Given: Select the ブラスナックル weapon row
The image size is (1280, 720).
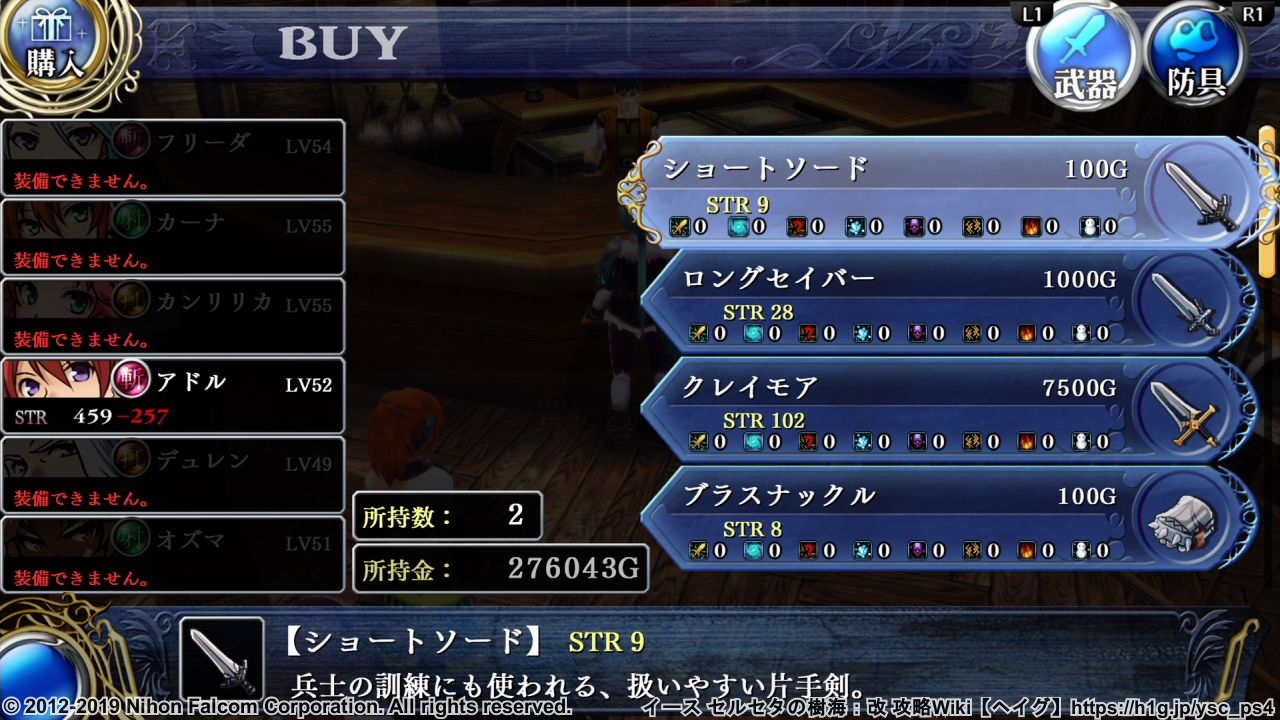Looking at the screenshot, I should point(900,516).
